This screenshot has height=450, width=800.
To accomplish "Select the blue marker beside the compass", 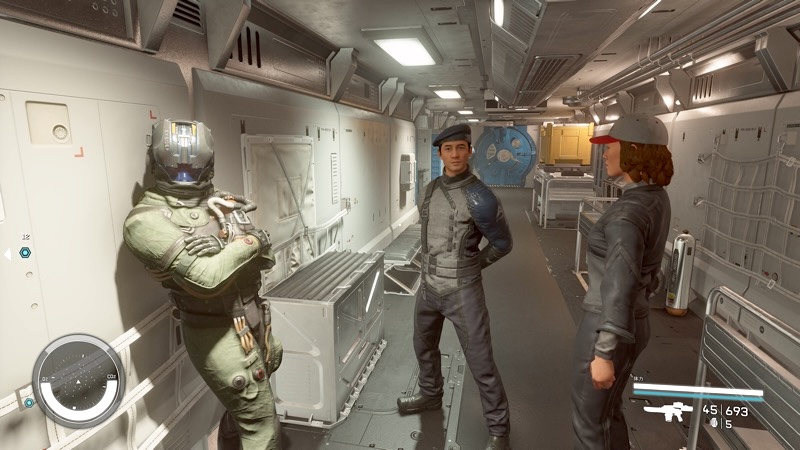I will [x=29, y=402].
